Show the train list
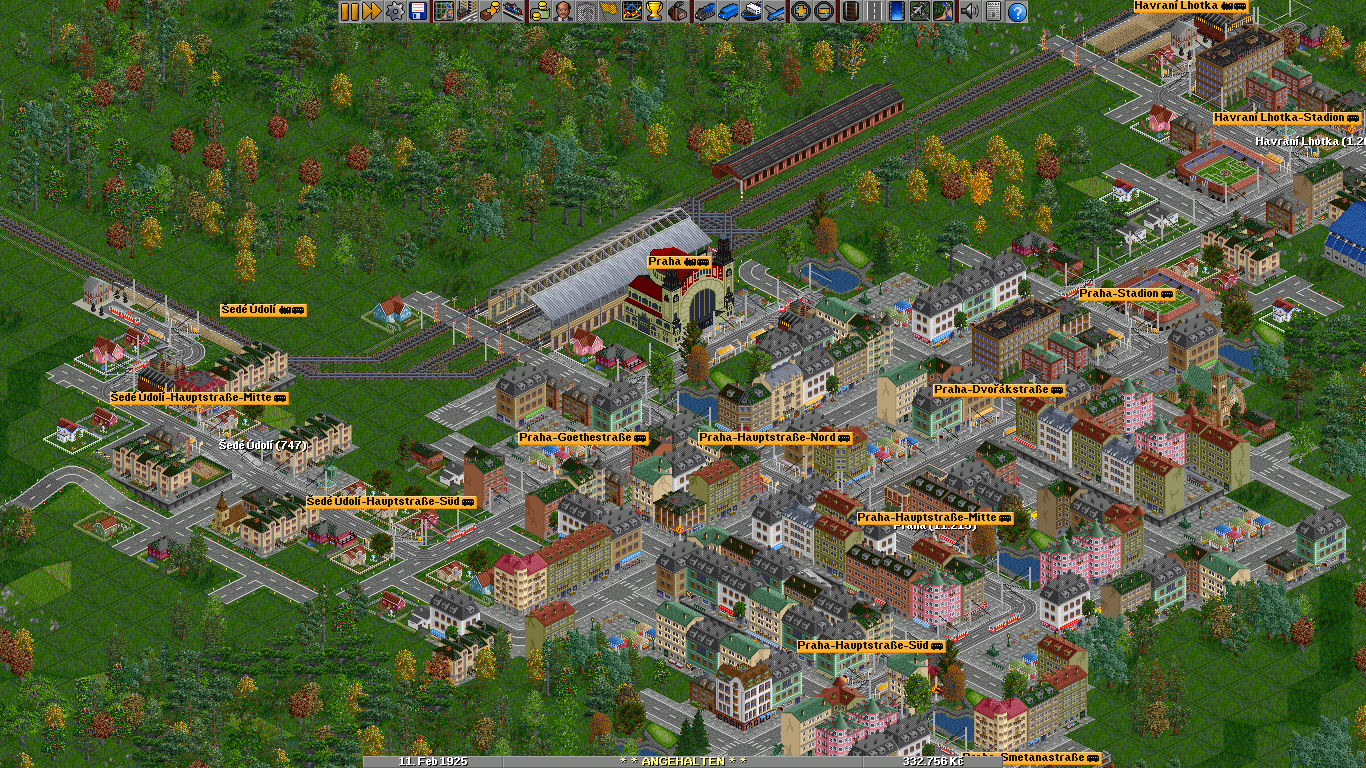1366x768 pixels. pyautogui.click(x=704, y=11)
